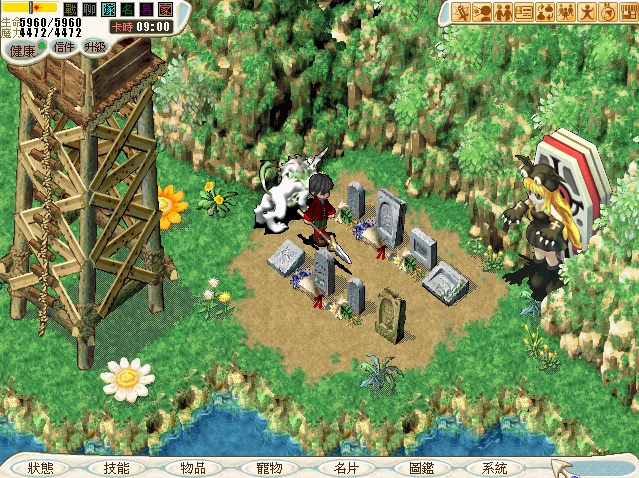
Task: Open the 物品 items menu
Action: (193, 468)
